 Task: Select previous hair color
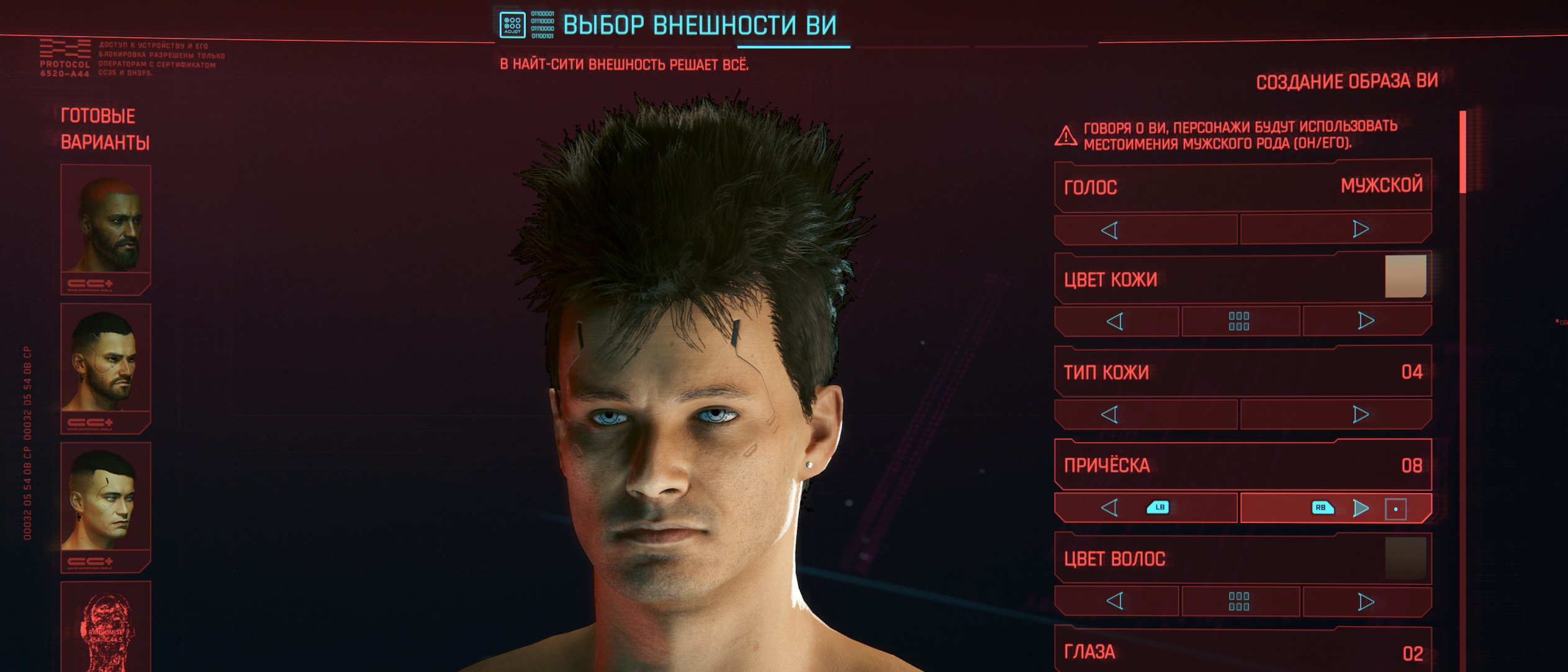click(1115, 601)
